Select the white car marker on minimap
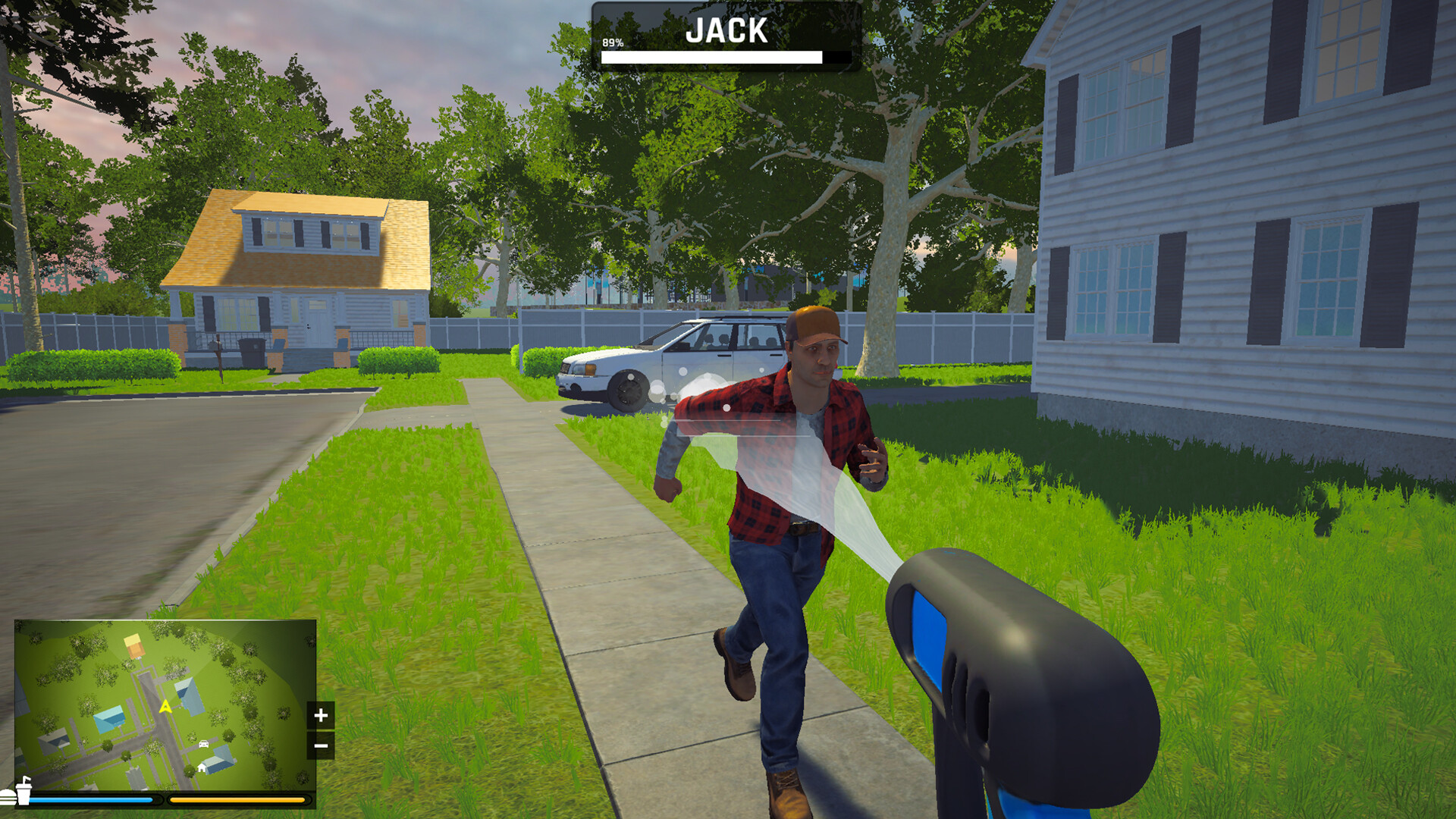1456x819 pixels. pos(203,744)
